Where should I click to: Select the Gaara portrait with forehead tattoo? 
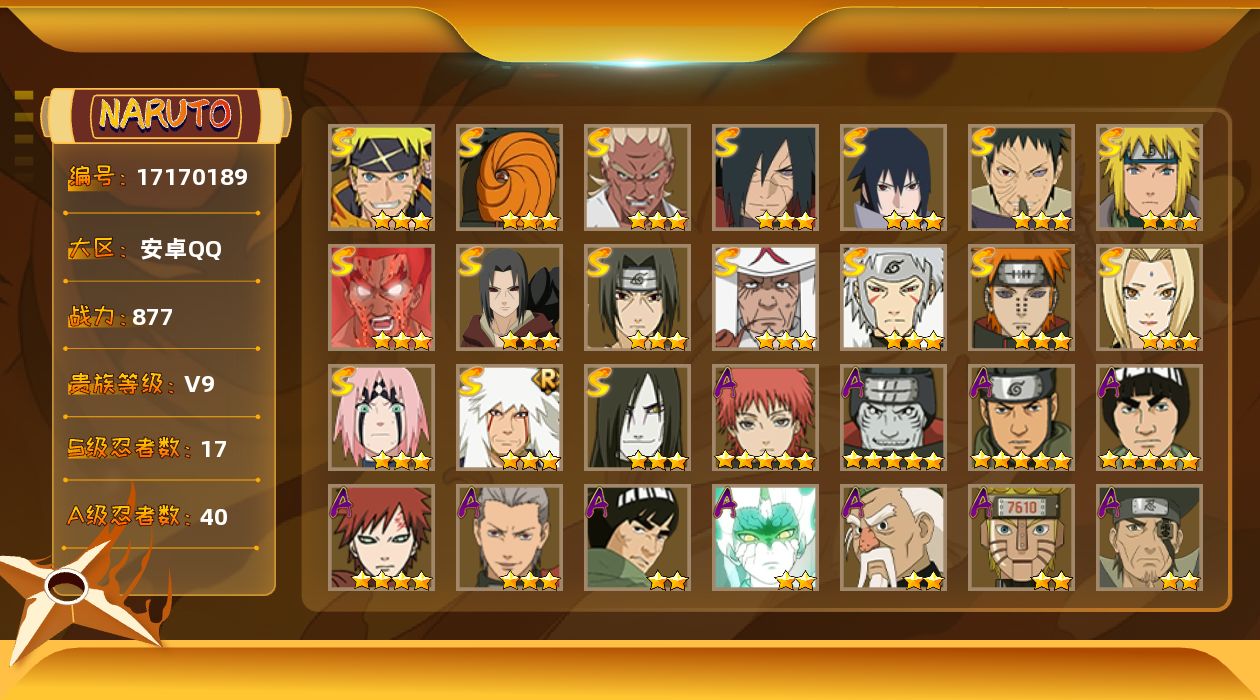381,537
